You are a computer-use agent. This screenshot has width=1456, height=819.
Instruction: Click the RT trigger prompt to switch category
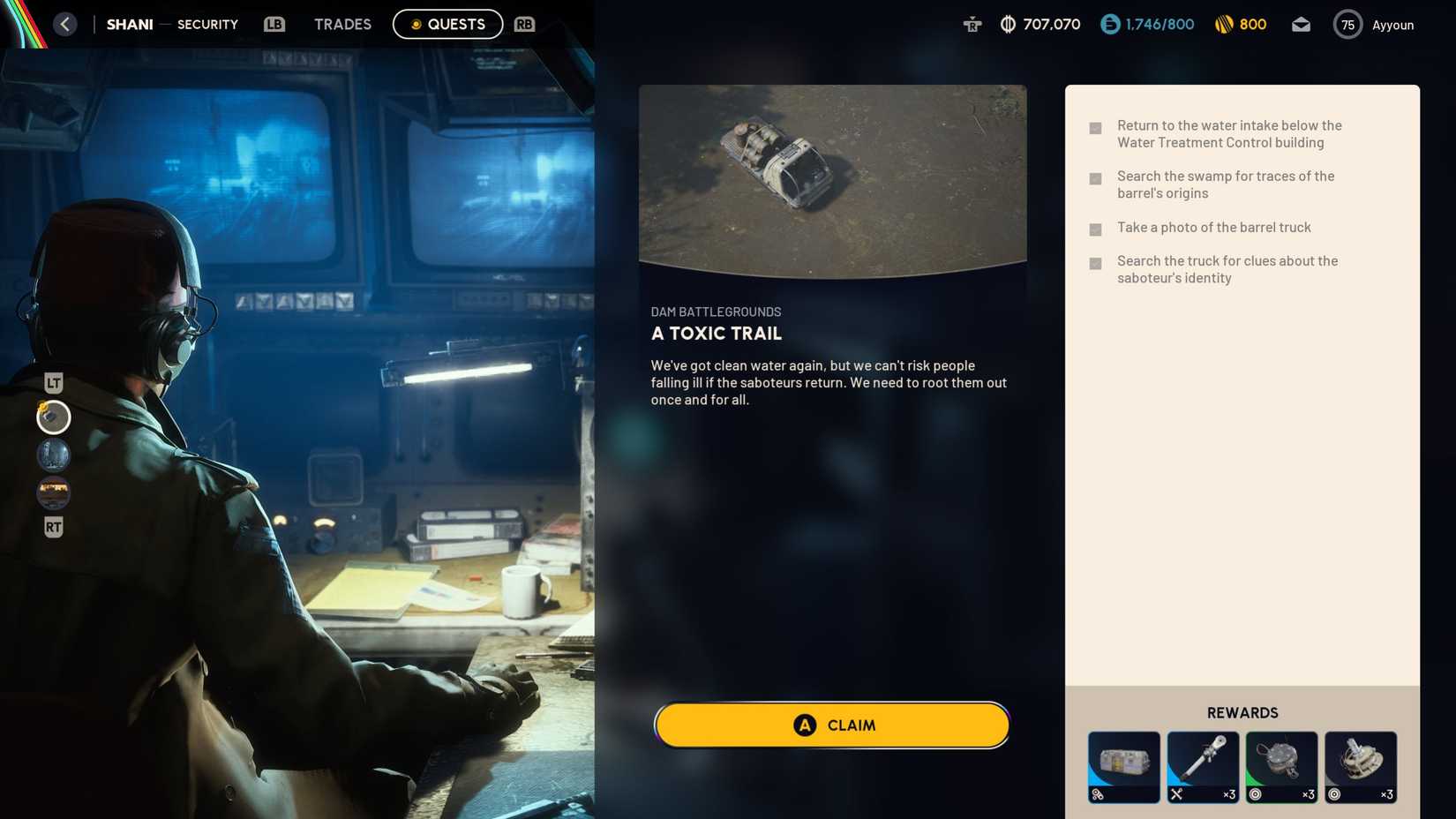53,527
